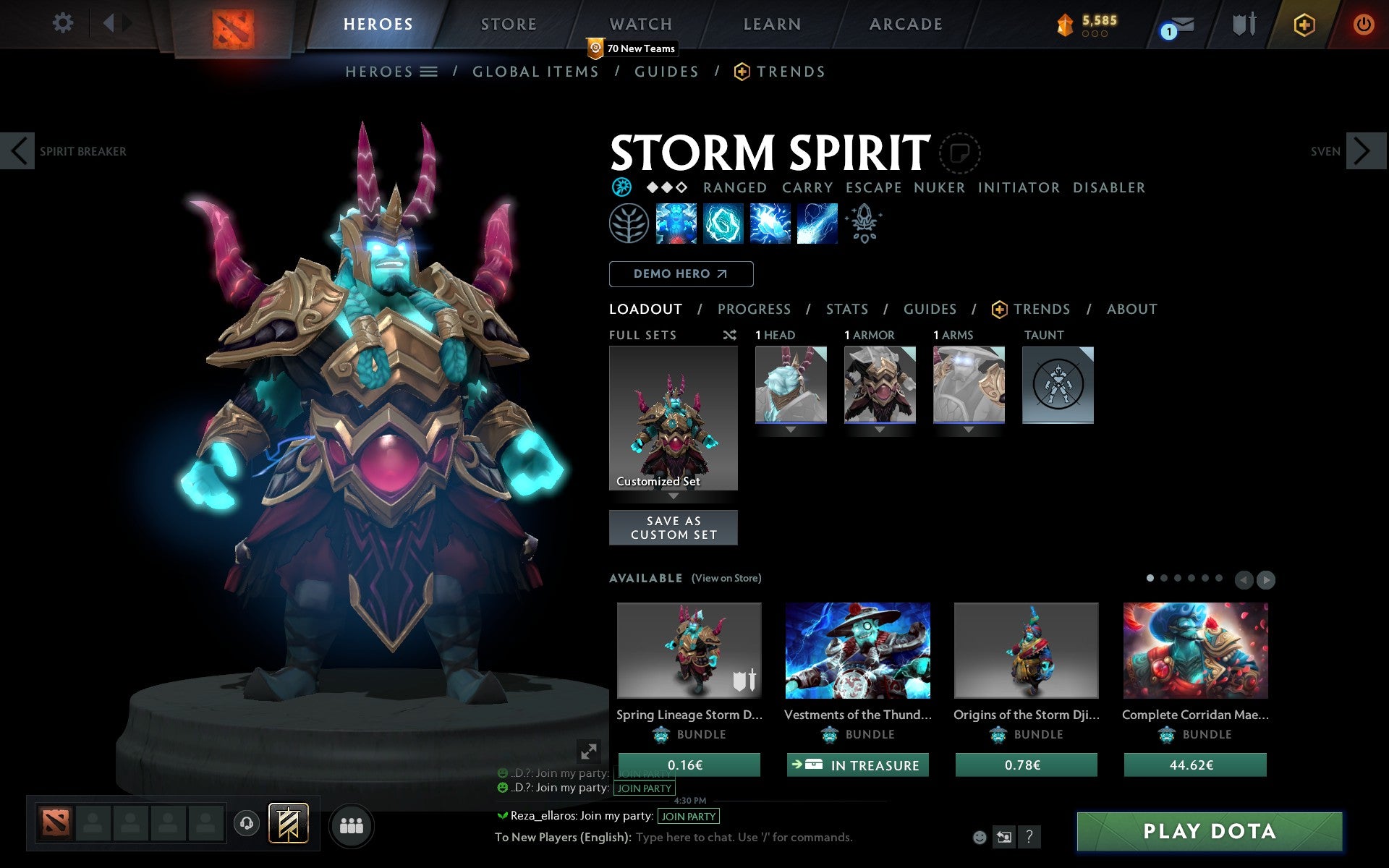1389x868 pixels.
Task: Toggle the voice chat headset icon
Action: coord(246,823)
